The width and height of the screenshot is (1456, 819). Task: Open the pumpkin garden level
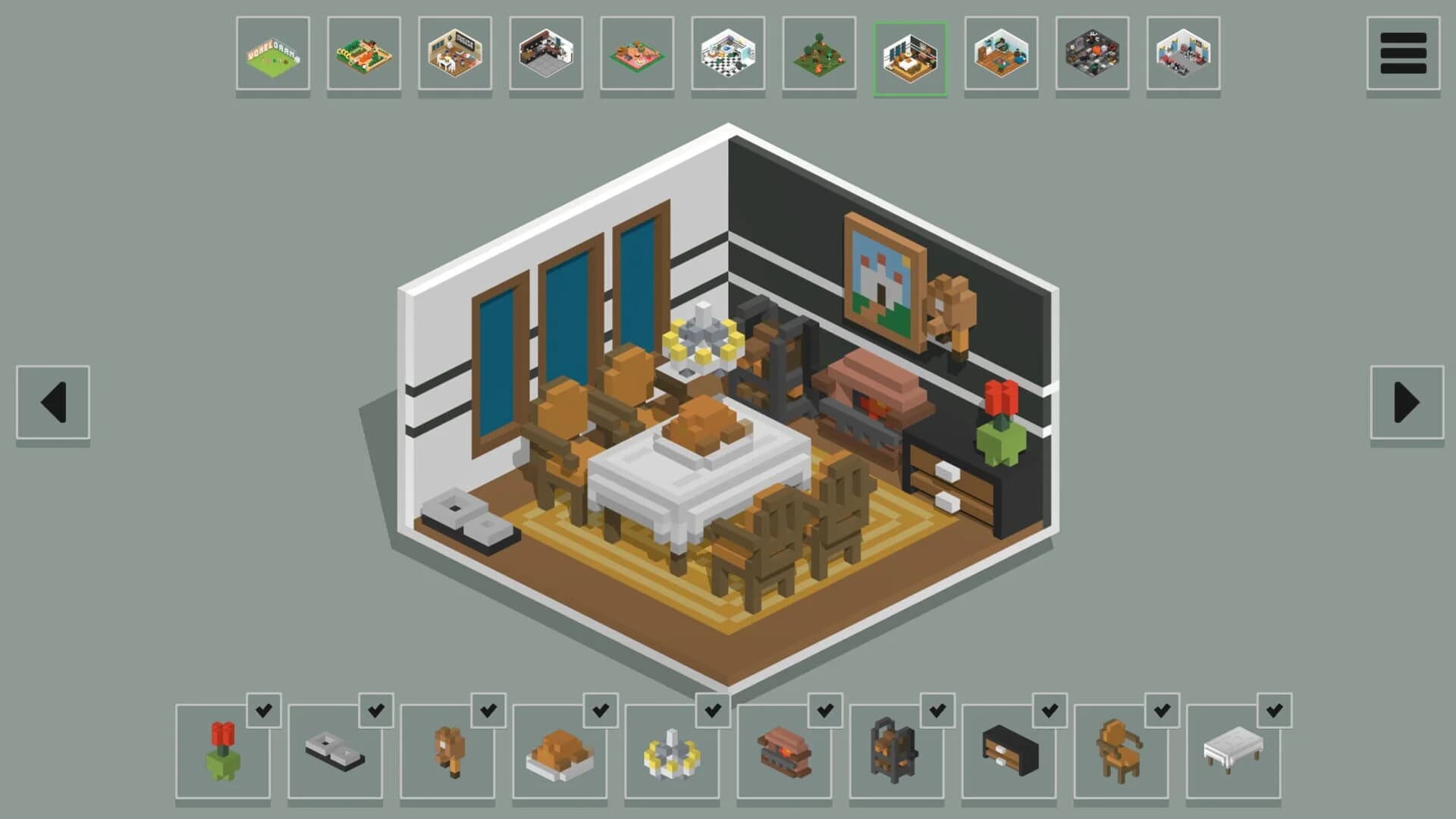(x=365, y=54)
